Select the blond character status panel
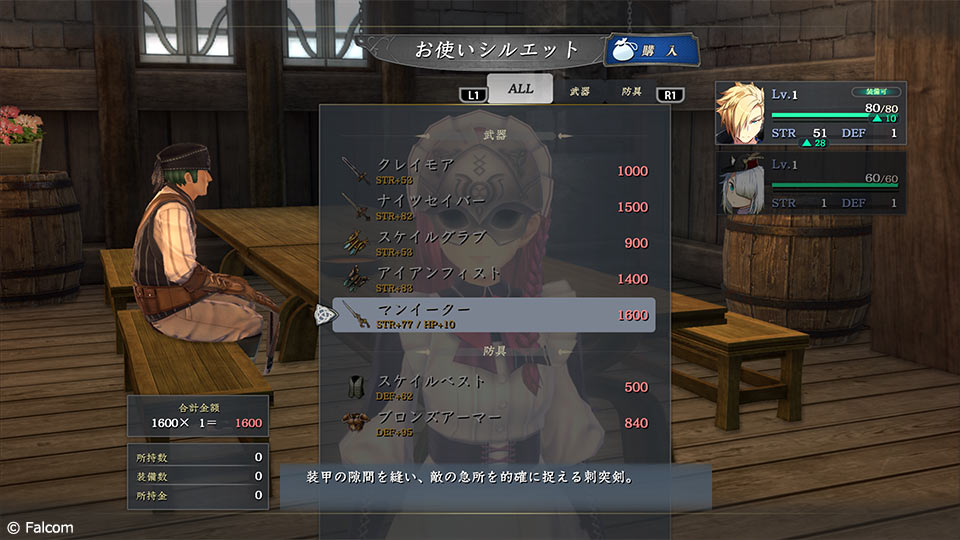 [x=811, y=113]
